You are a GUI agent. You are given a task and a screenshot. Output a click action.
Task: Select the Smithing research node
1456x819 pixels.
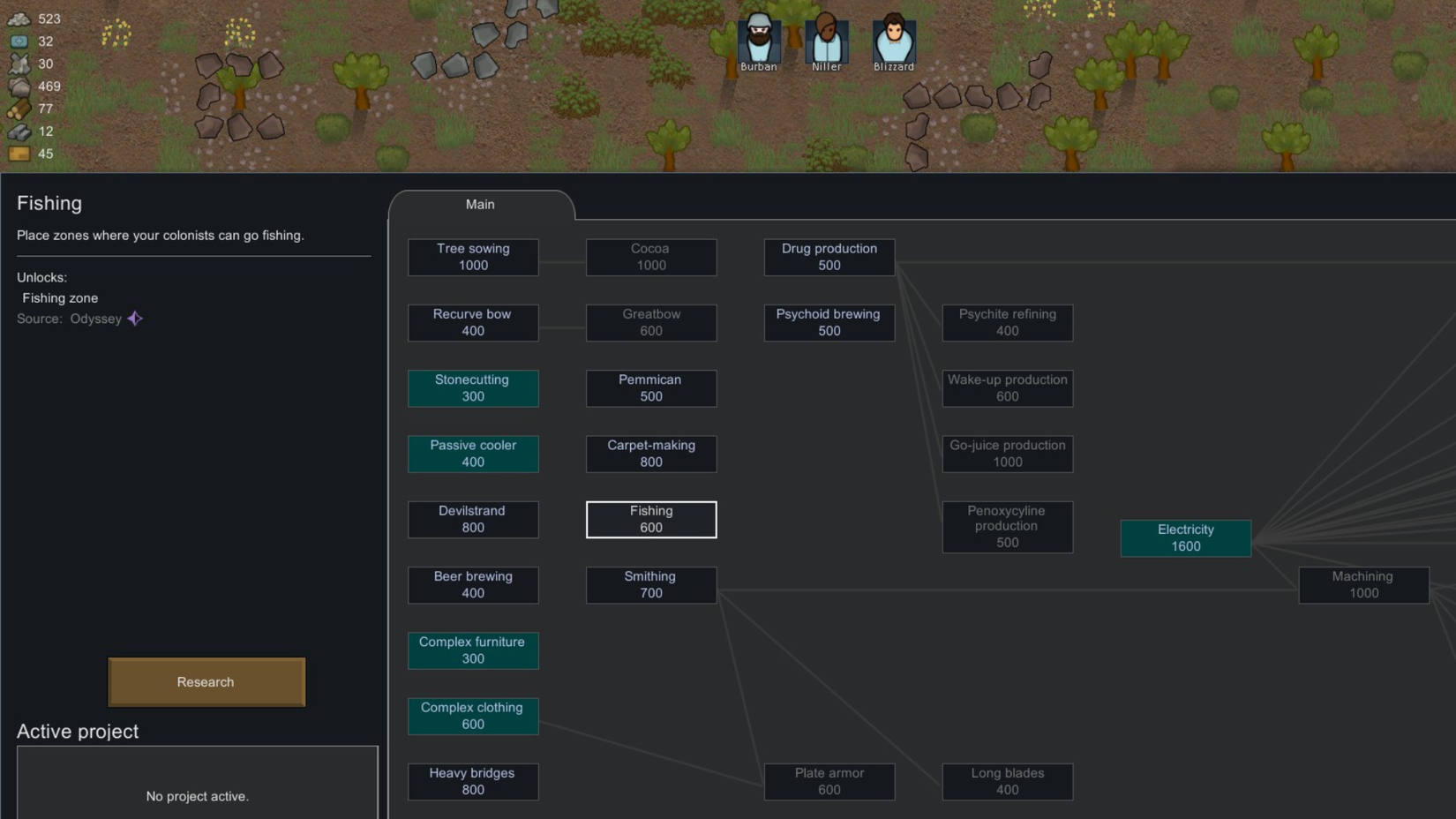coord(650,584)
